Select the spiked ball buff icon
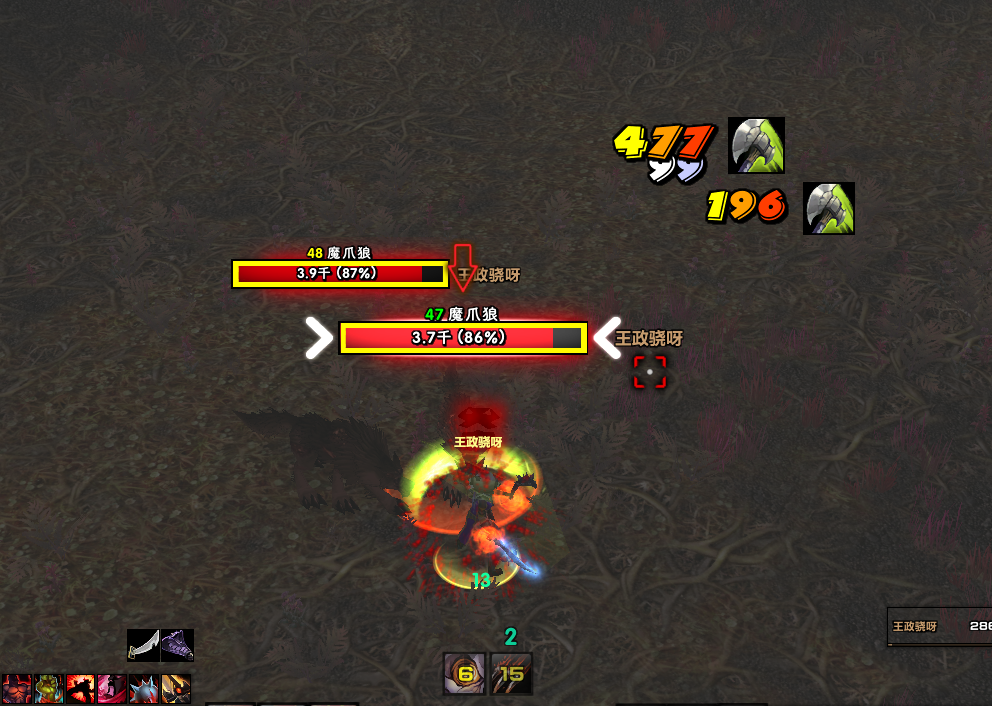Image resolution: width=992 pixels, height=706 pixels. click(144, 688)
